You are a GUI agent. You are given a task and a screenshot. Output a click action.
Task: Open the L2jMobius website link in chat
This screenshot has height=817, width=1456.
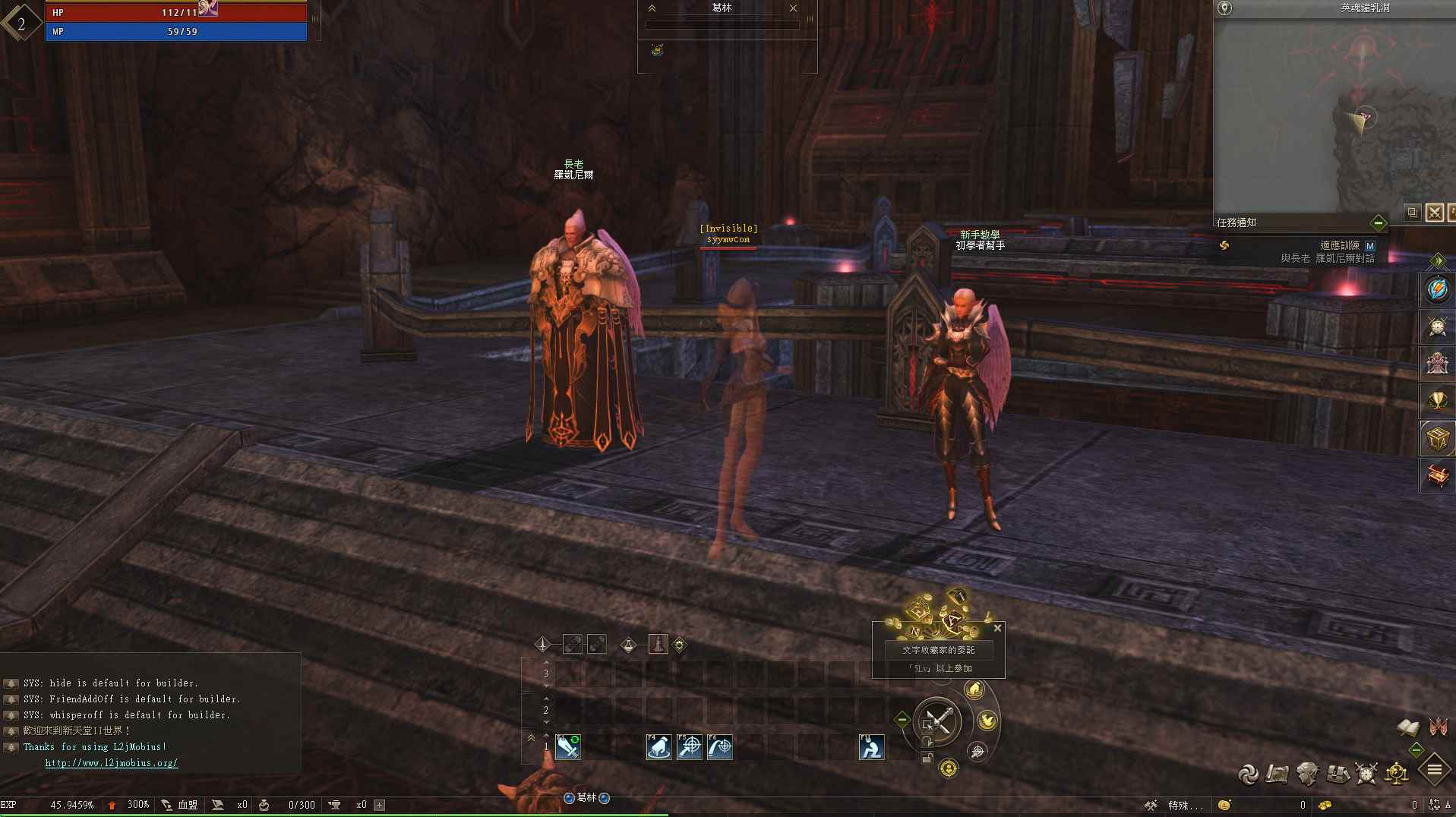point(111,762)
